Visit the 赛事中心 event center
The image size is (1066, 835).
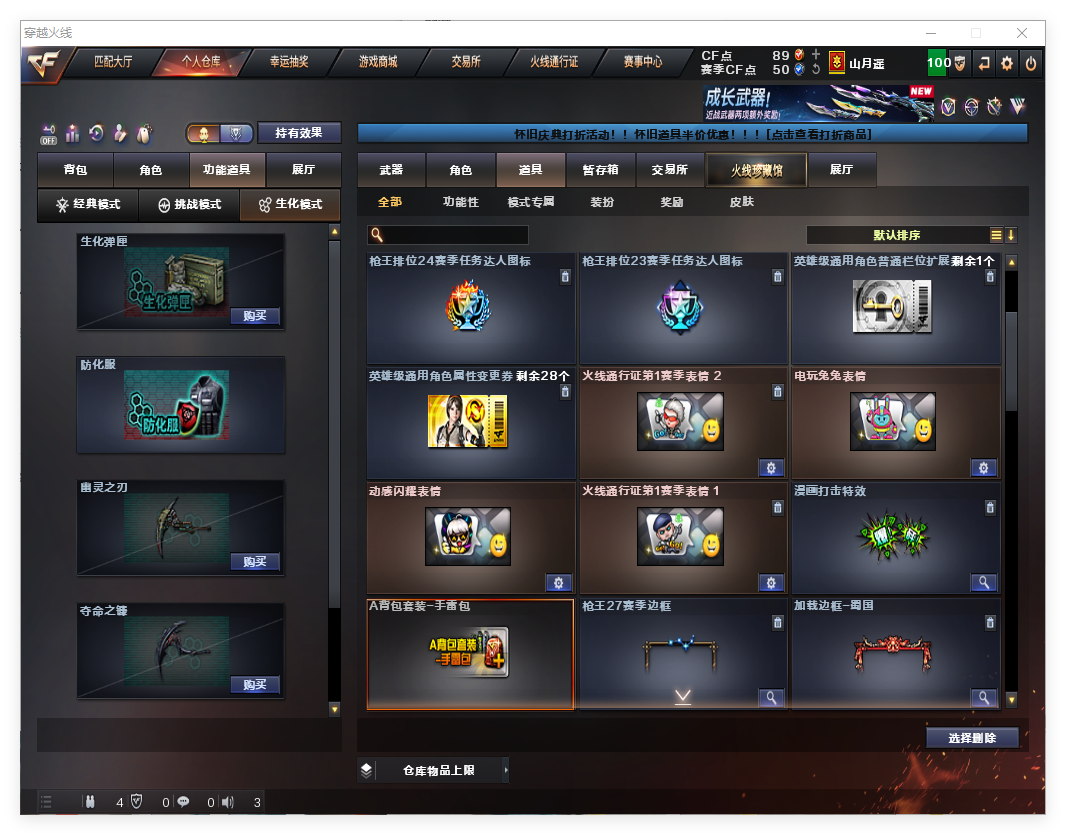tap(643, 62)
